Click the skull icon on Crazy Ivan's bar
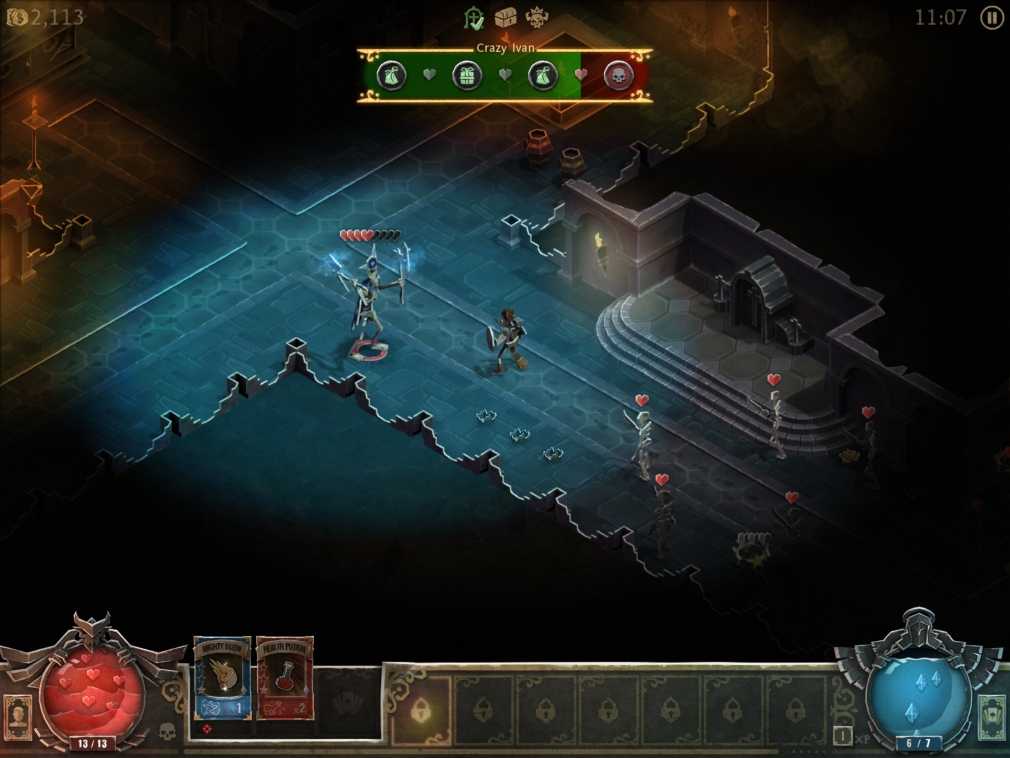1010x758 pixels. (x=619, y=75)
